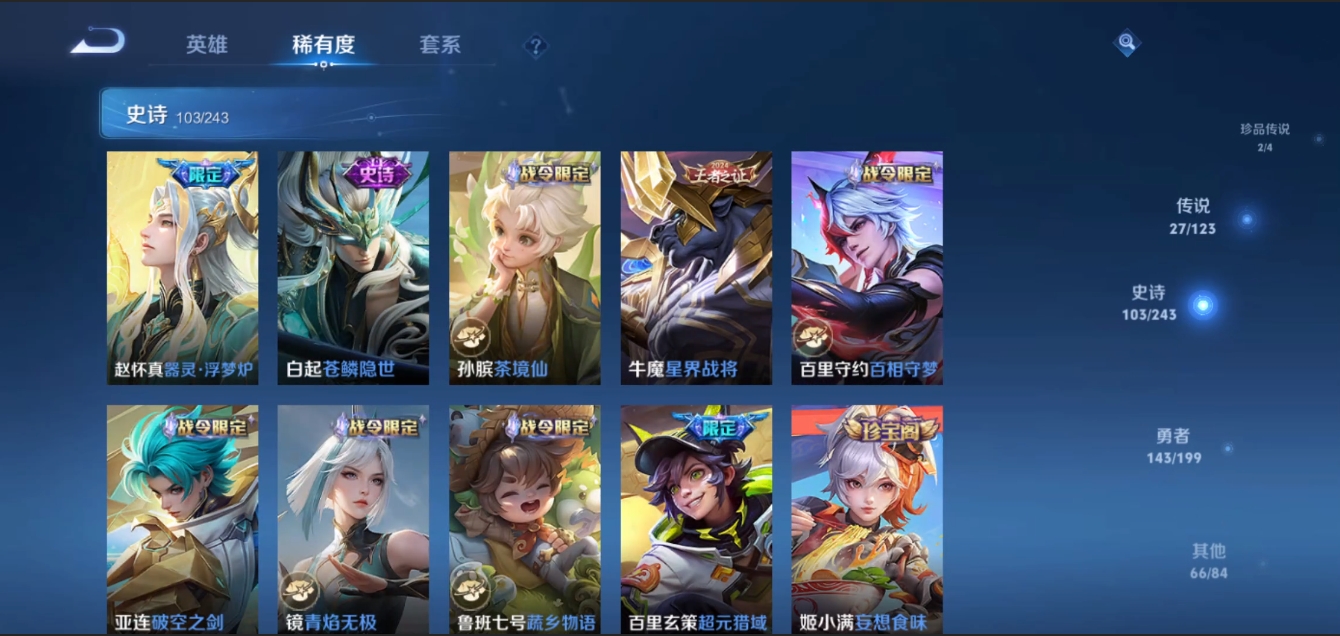Screen dimensions: 1340x636
Task: Go back using the return arrow
Action: pyautogui.click(x=98, y=42)
